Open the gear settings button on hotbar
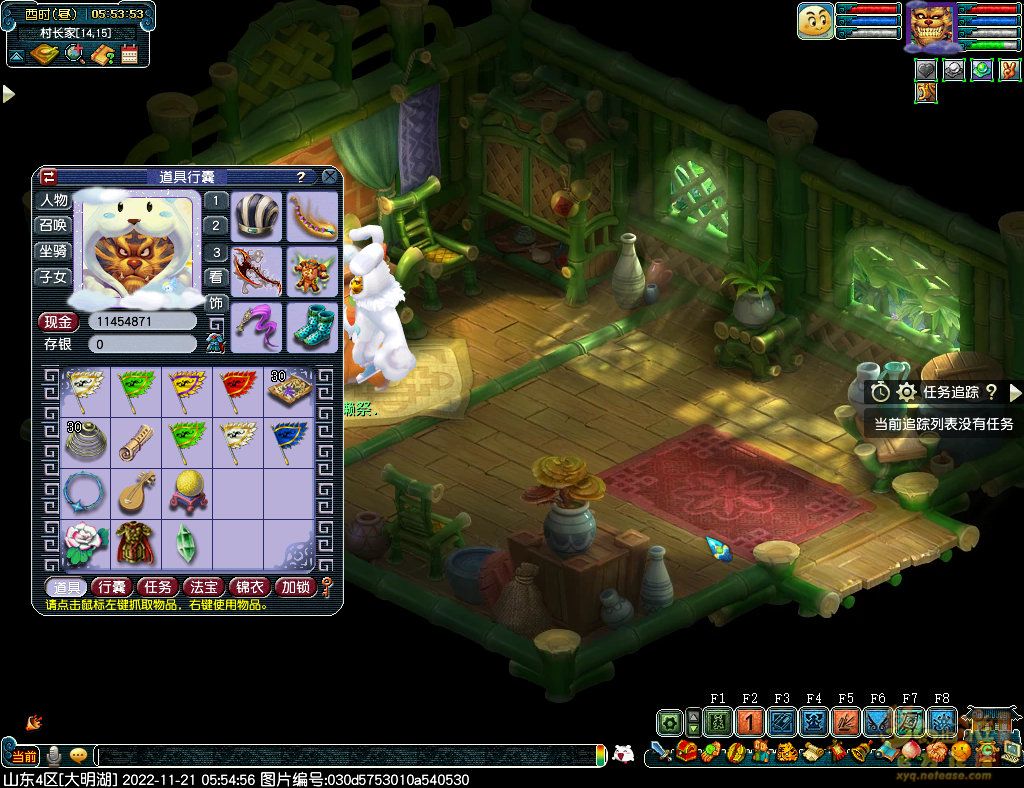1024x788 pixels. pos(669,722)
